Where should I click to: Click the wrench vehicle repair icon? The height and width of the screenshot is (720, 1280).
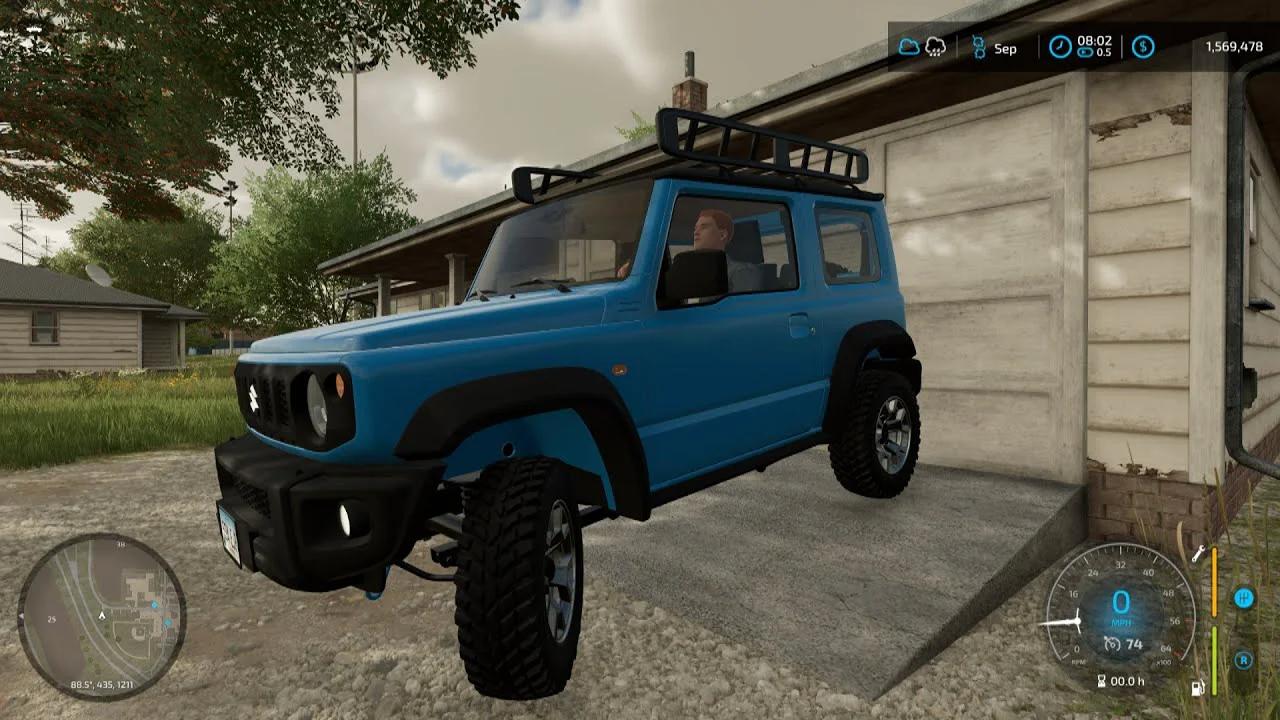point(1200,553)
